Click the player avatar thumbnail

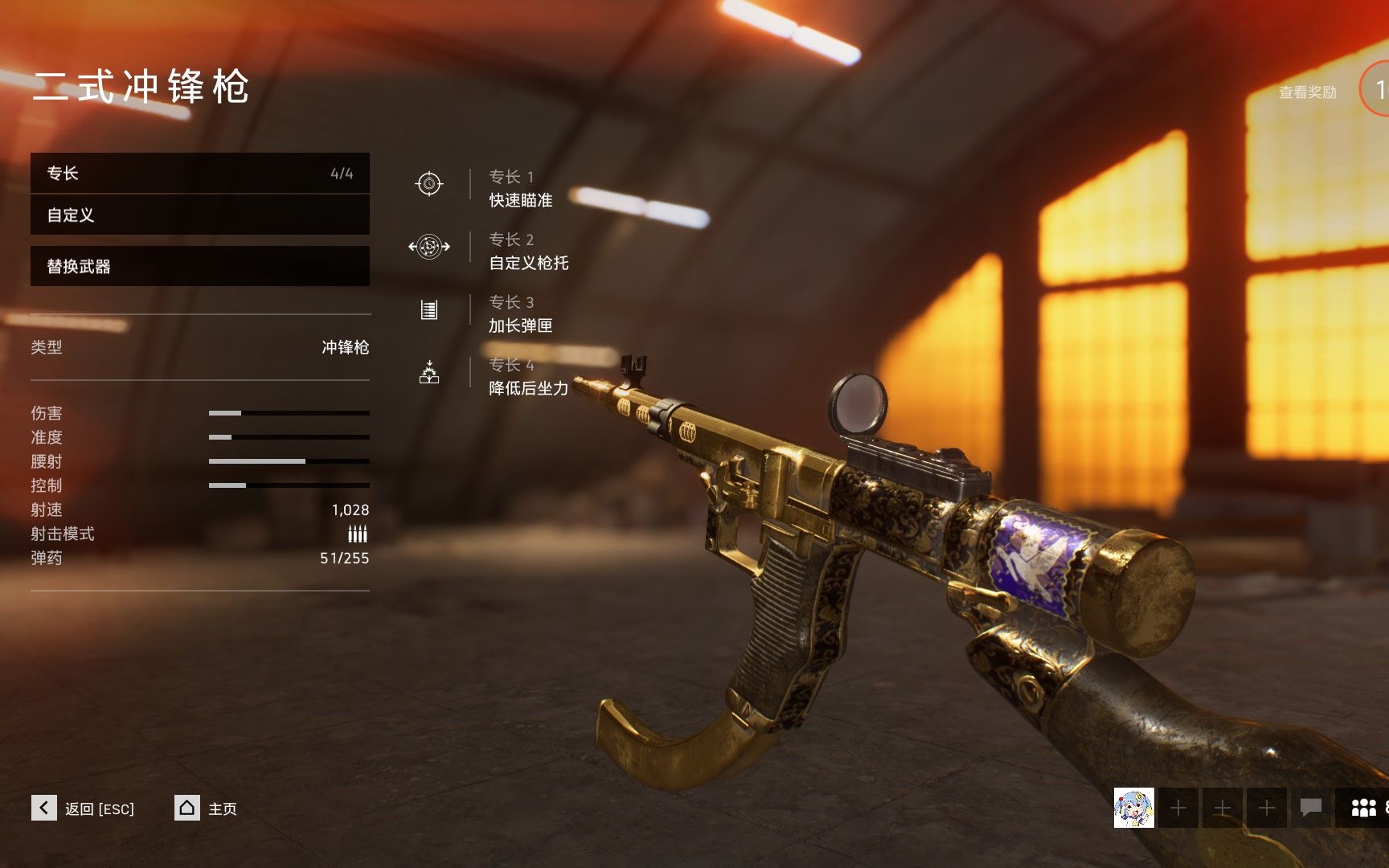1133,808
